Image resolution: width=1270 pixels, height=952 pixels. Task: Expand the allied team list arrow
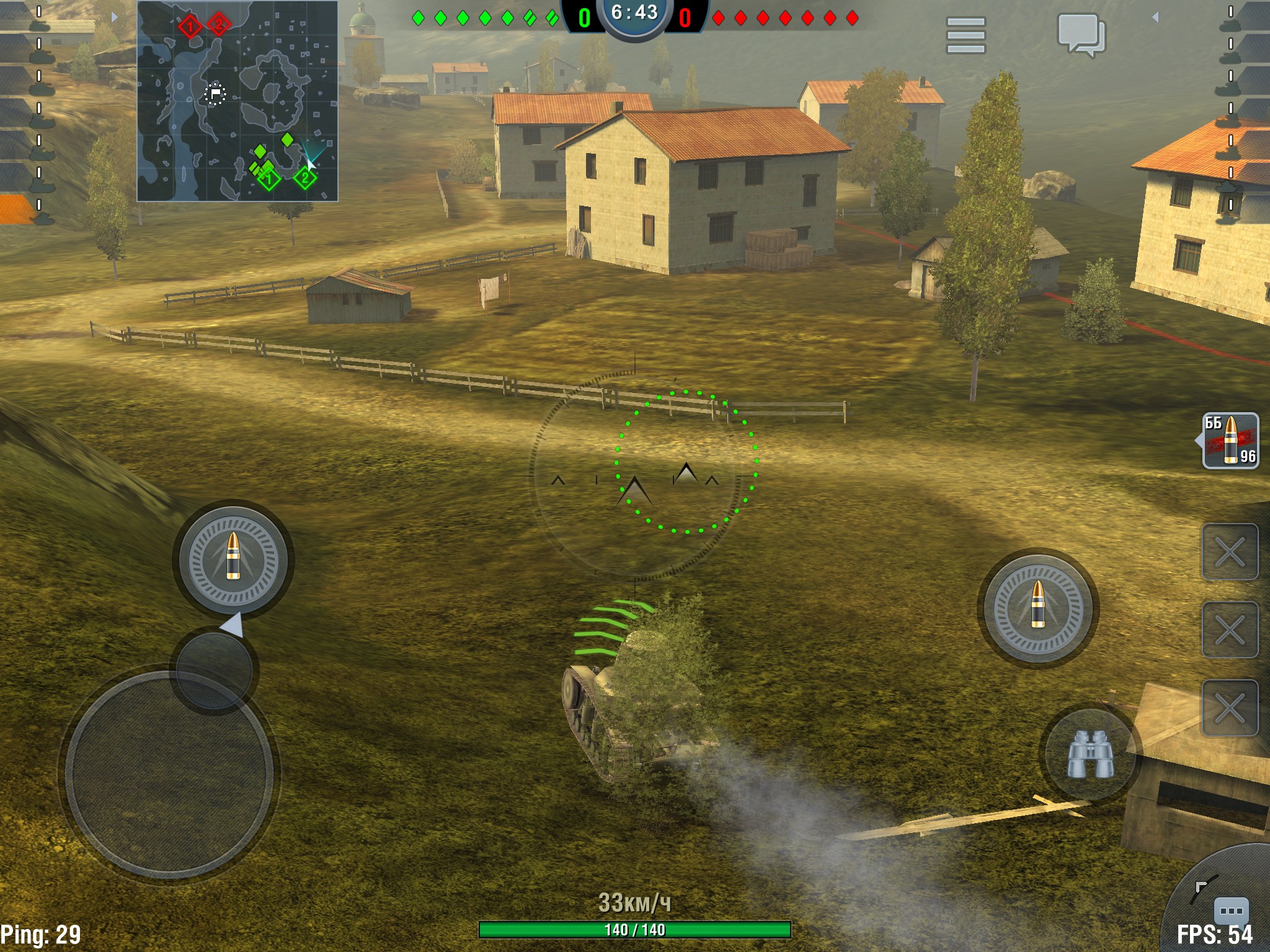114,17
